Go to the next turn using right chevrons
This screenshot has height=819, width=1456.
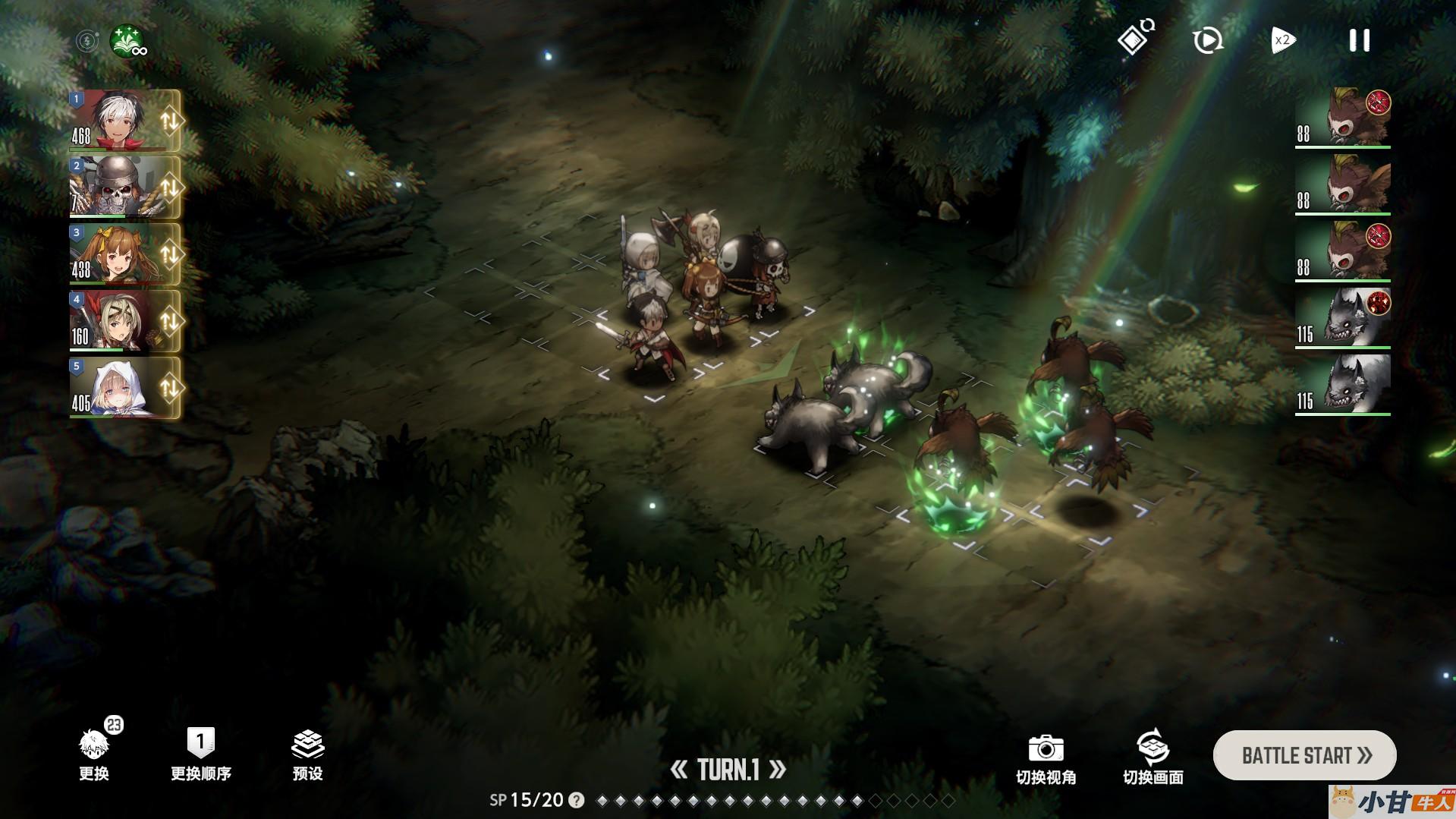click(778, 770)
